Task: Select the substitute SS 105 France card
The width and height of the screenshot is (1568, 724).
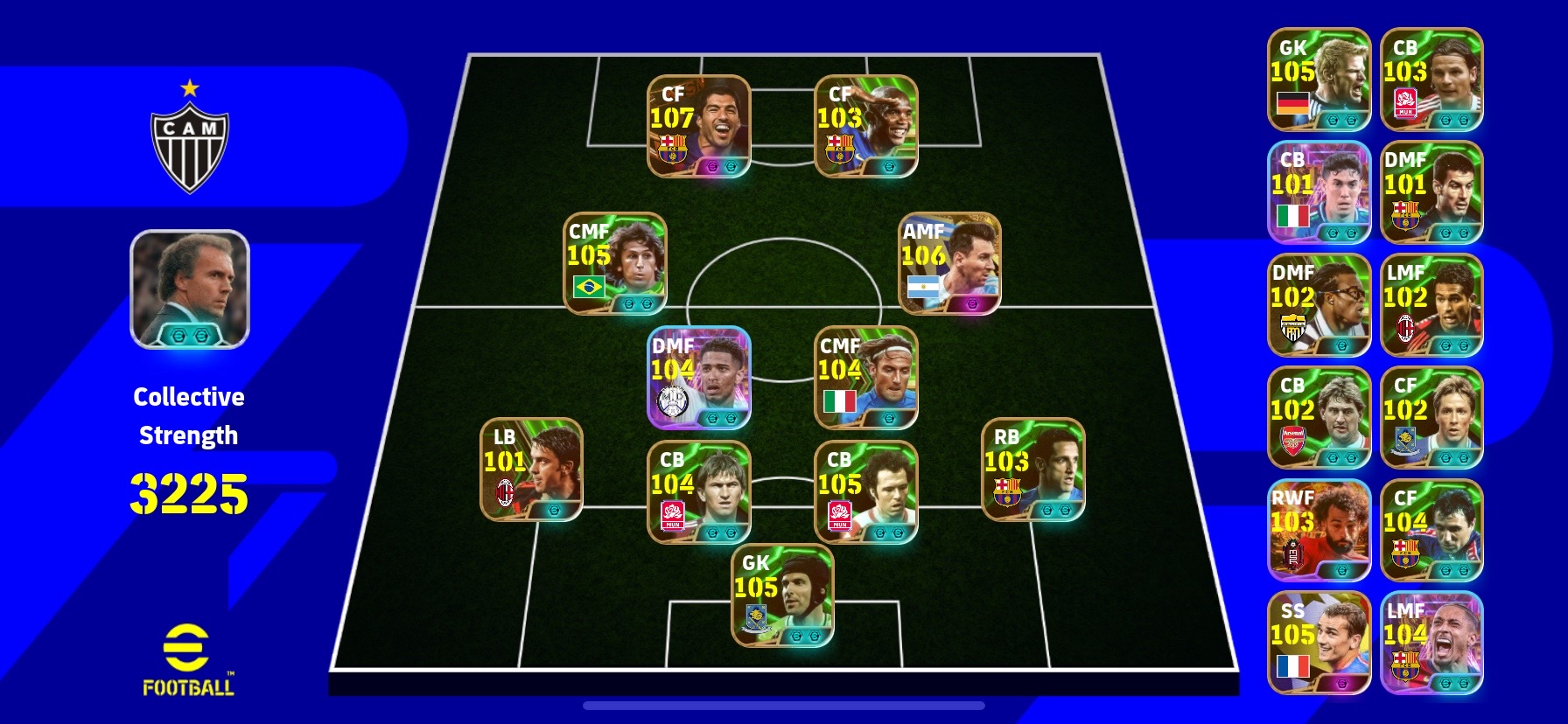Action: click(1319, 643)
